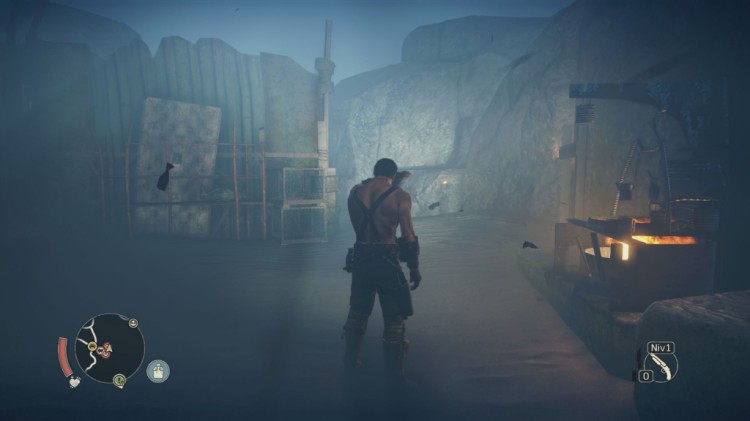Click the canteen icon beside the minimap

tap(158, 371)
